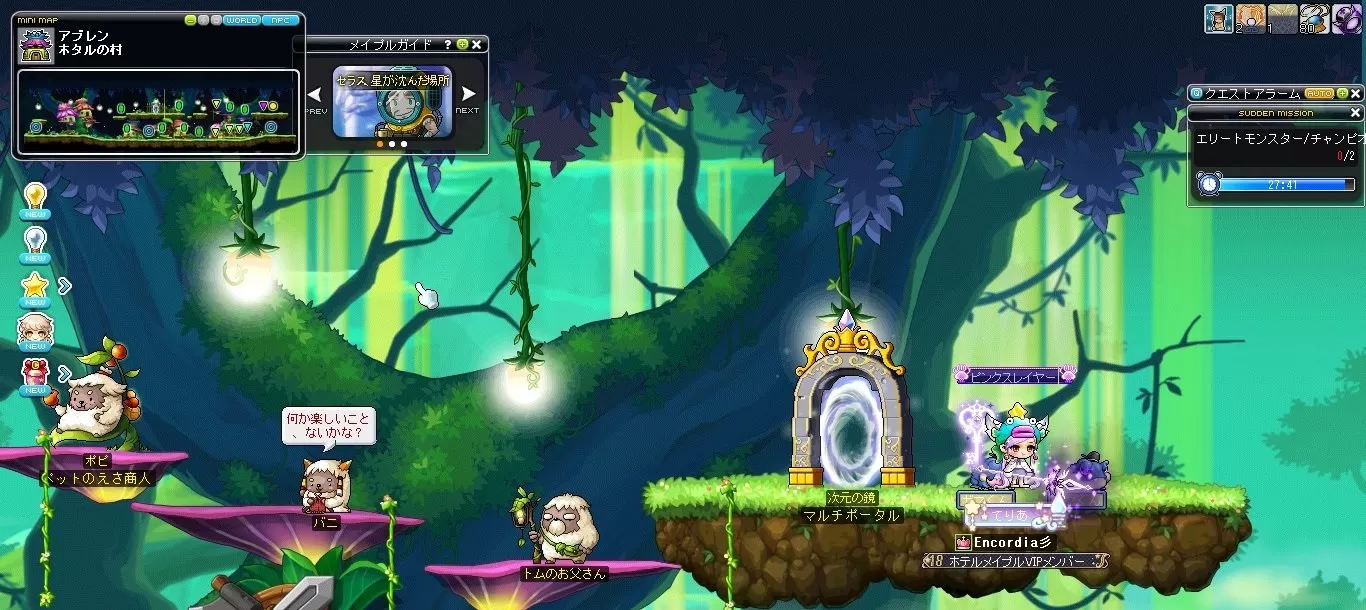Open the WORLD map from minimap
Viewport: 1366px width, 610px height.
(241, 20)
